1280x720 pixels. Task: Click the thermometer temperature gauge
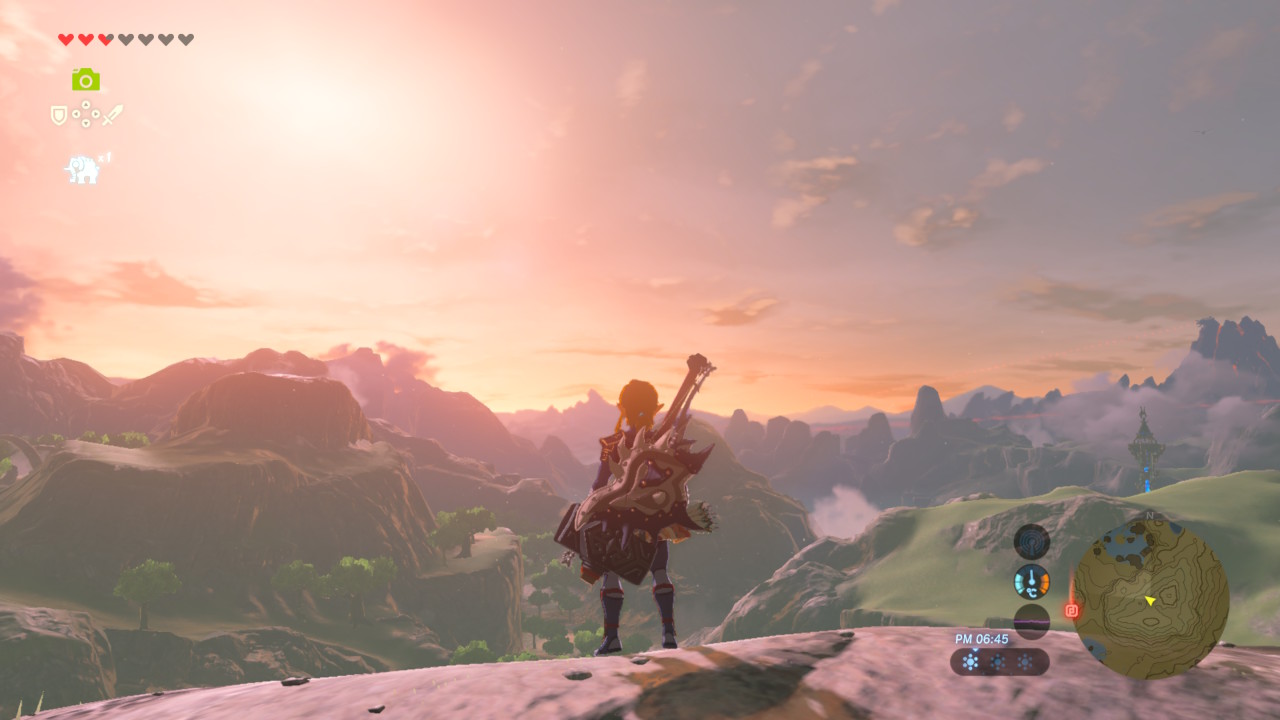click(1031, 581)
